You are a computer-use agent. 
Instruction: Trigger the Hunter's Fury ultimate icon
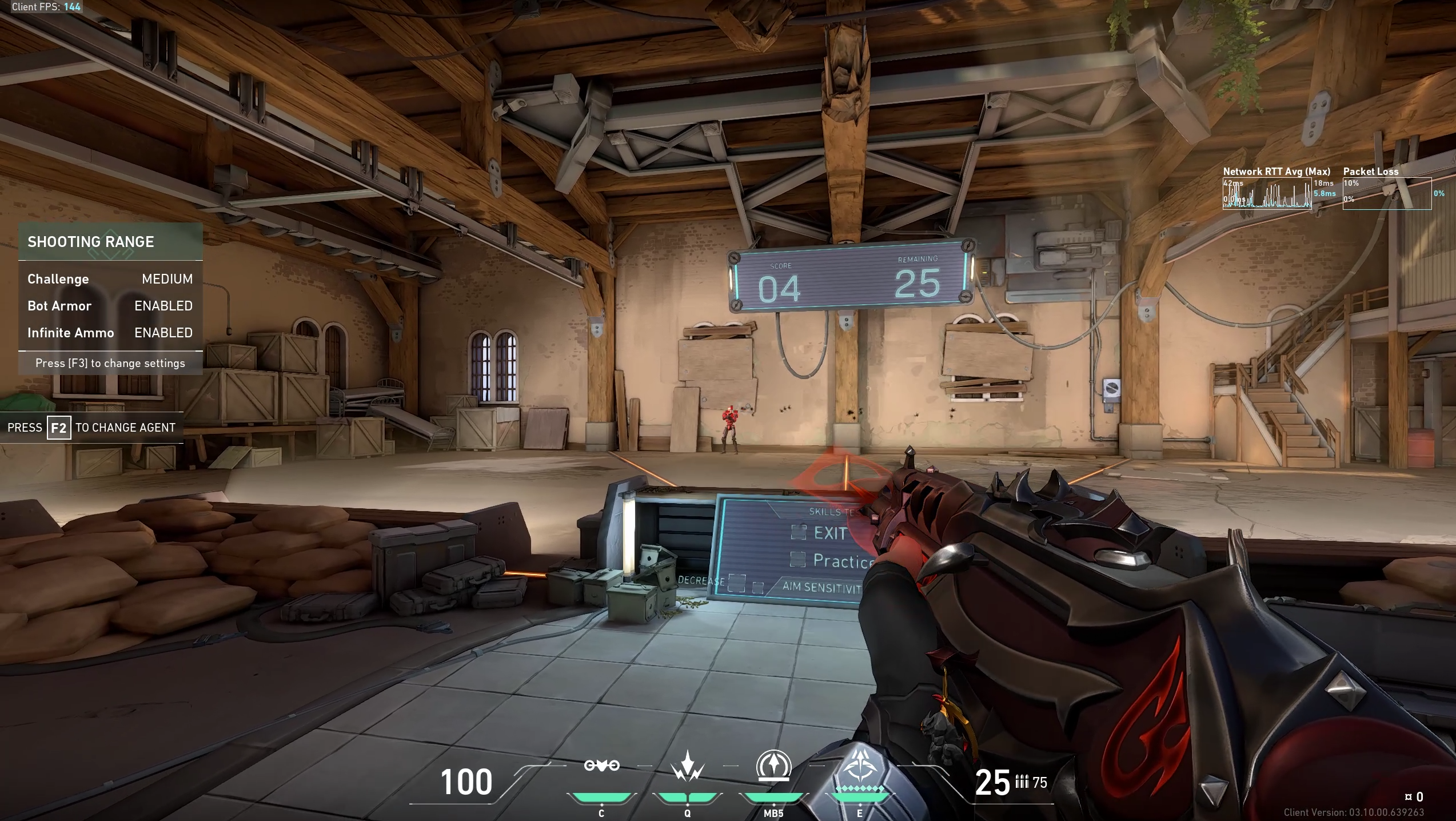(859, 766)
